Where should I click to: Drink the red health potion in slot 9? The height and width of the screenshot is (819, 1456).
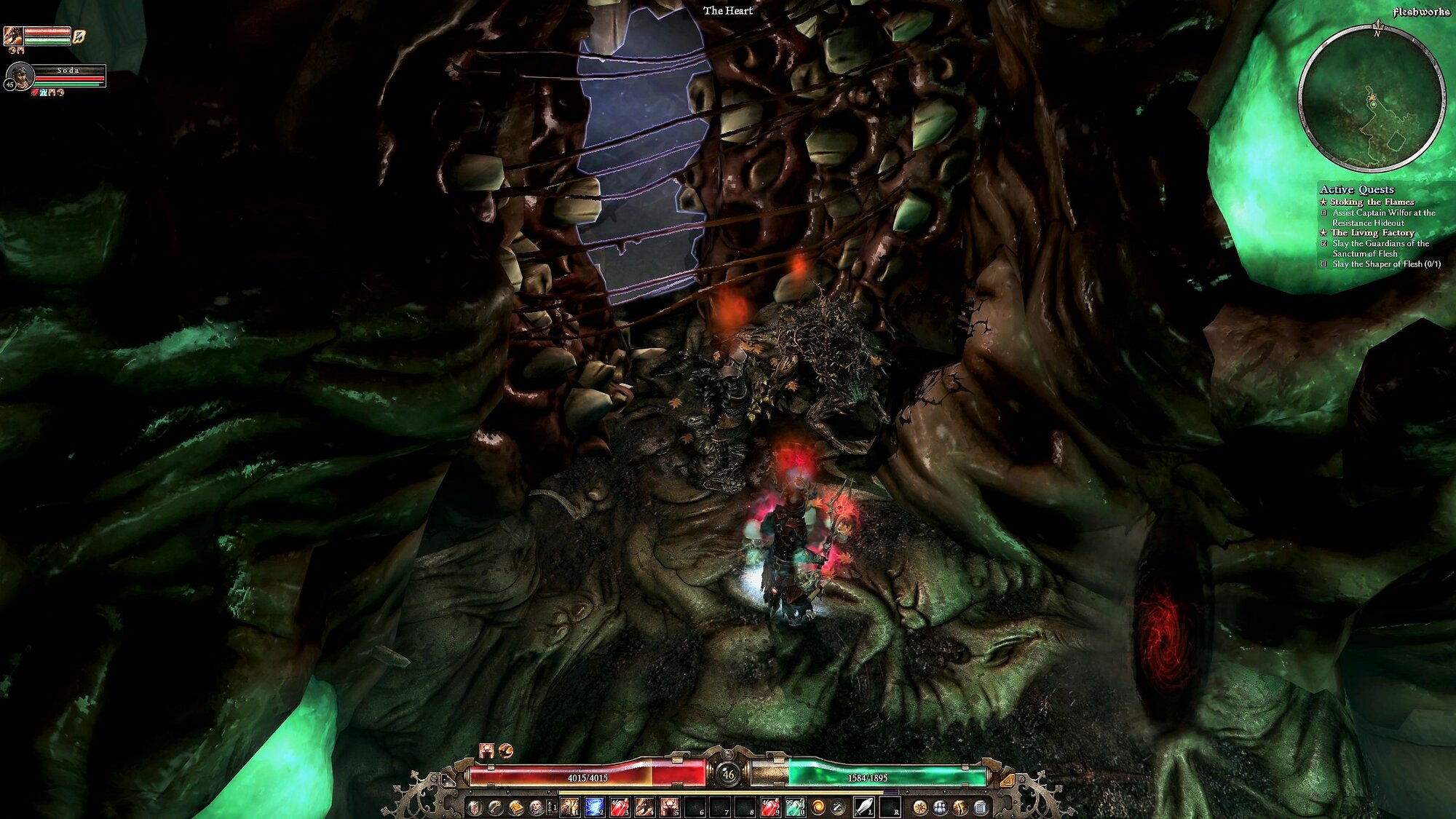point(769,807)
